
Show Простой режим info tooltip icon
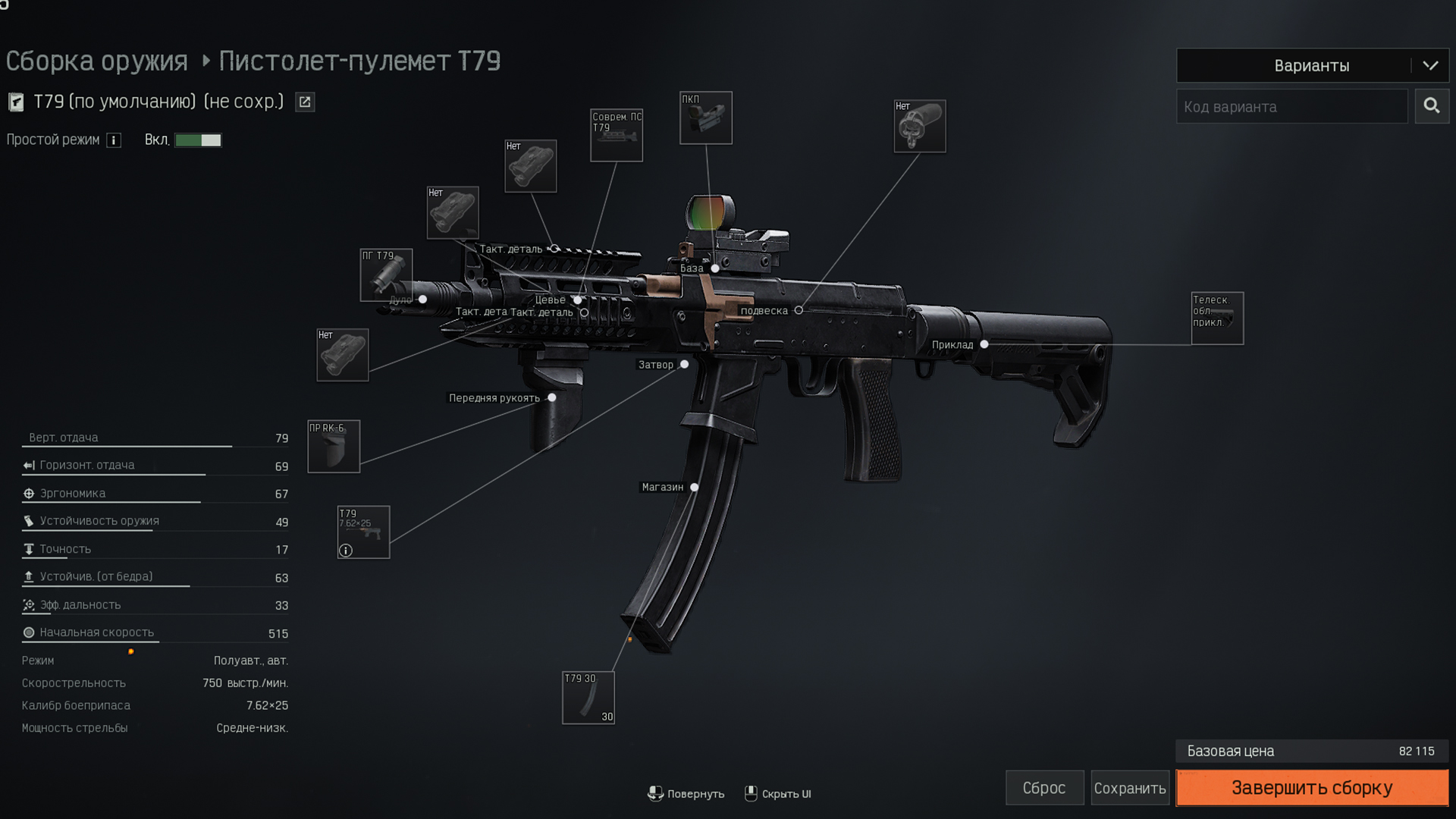tap(114, 140)
